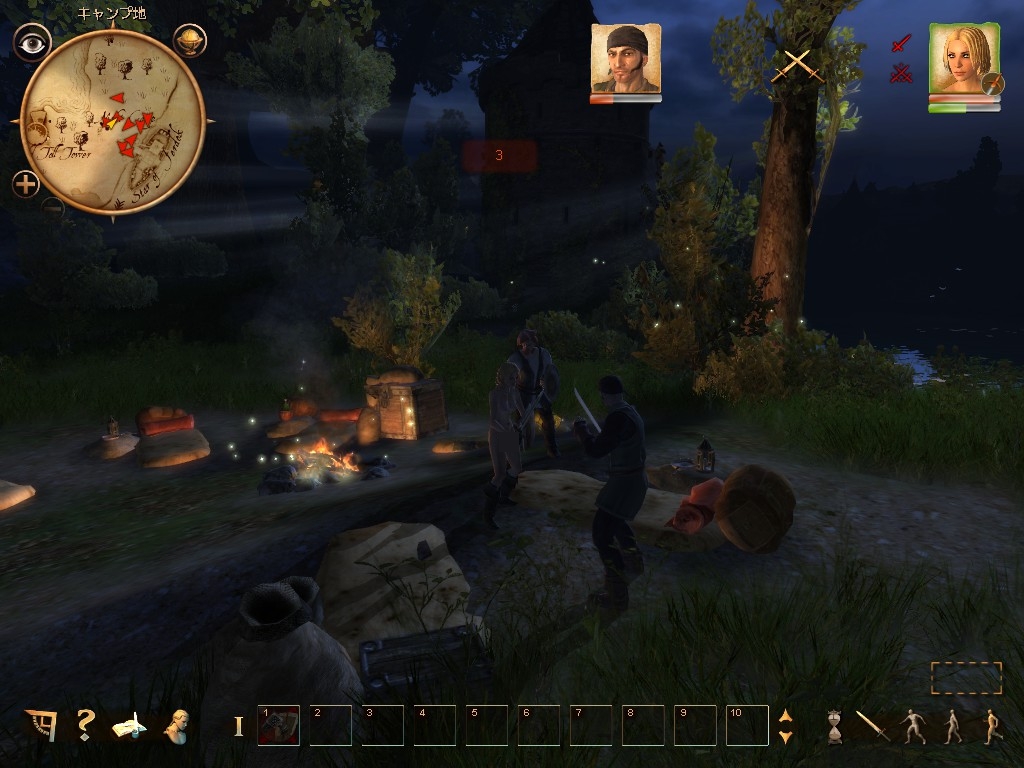This screenshot has width=1024, height=768.
Task: Choose the crossed red swords icon
Action: [901, 72]
